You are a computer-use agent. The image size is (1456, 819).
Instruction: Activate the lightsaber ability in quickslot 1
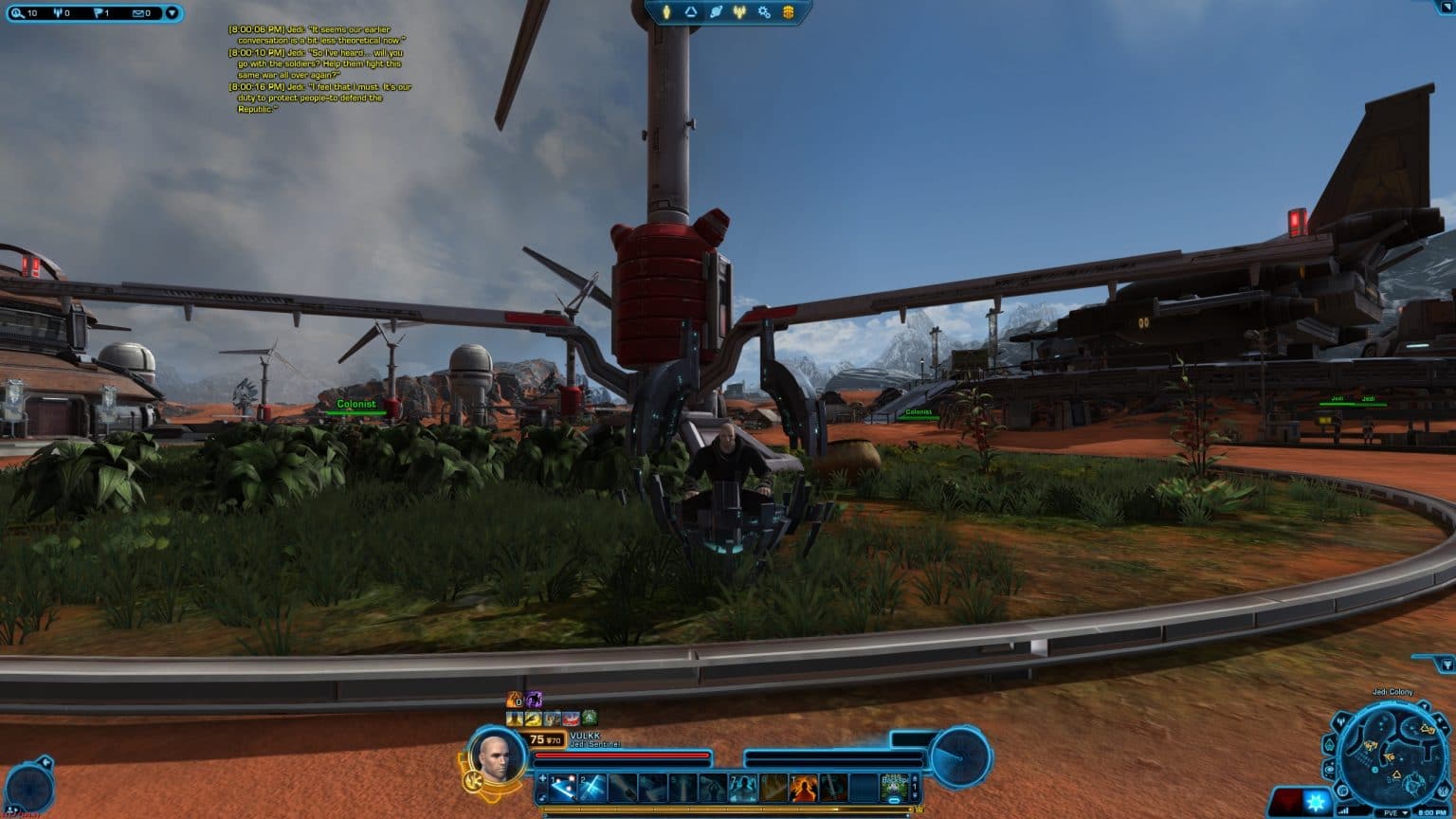tap(561, 787)
